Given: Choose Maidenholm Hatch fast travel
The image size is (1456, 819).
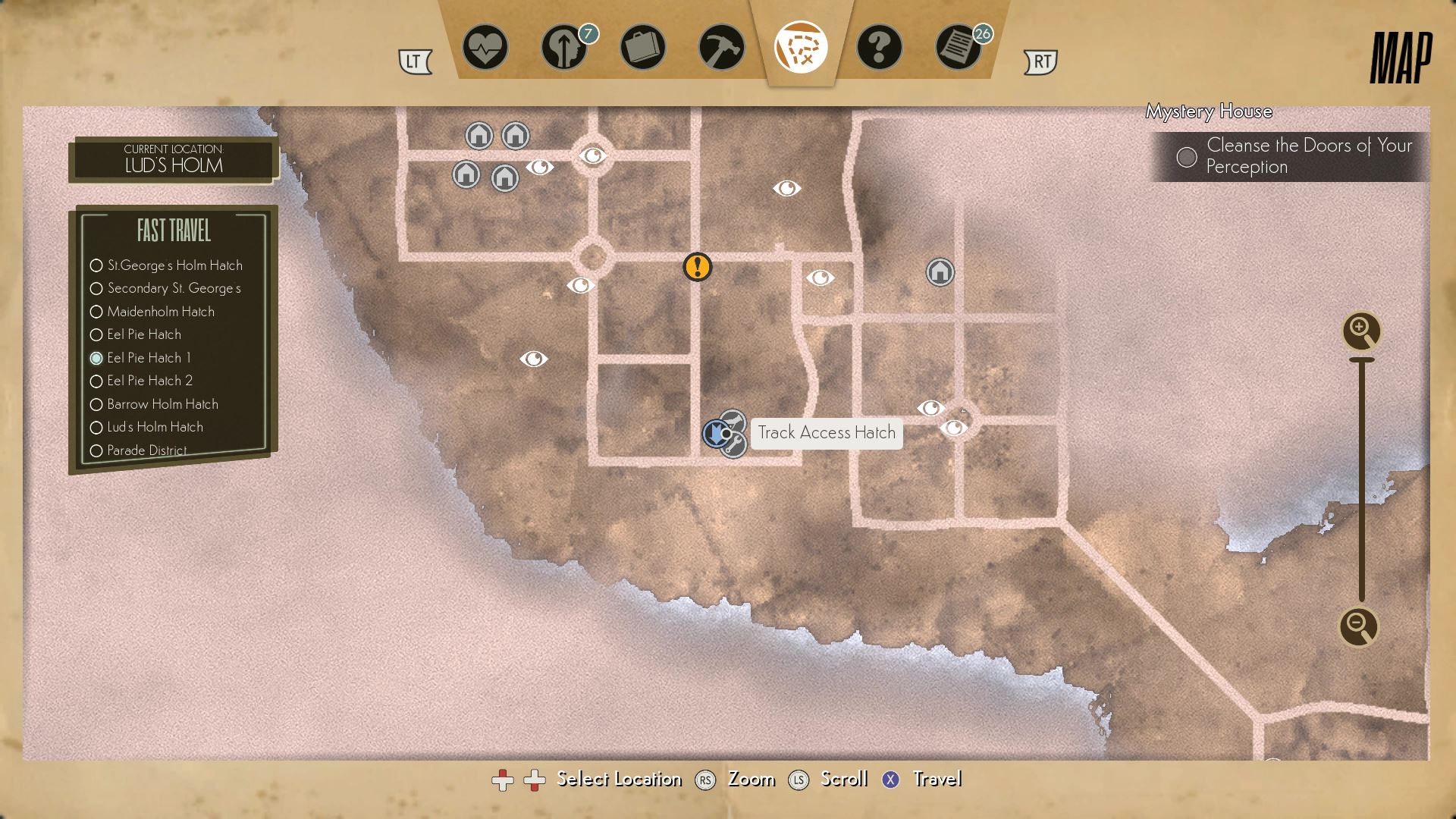Looking at the screenshot, I should pyautogui.click(x=160, y=312).
